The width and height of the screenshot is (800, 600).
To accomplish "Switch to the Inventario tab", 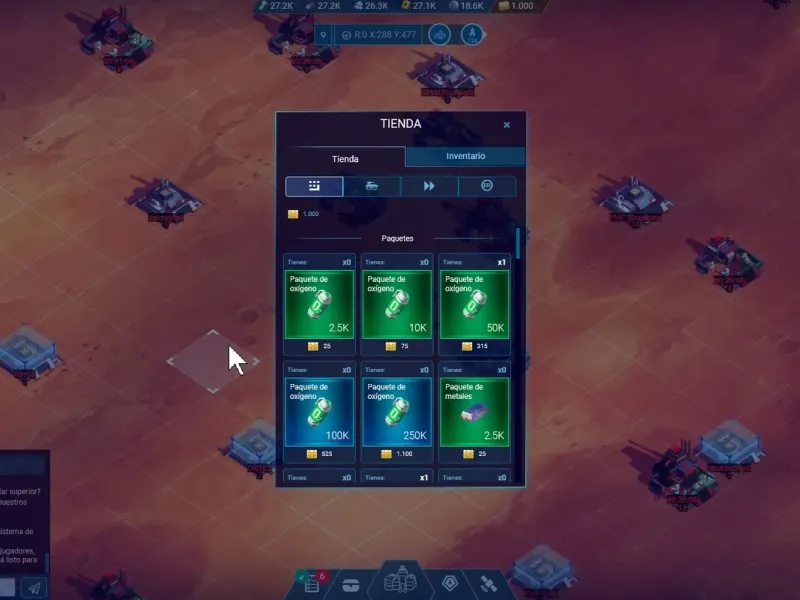I will (465, 157).
